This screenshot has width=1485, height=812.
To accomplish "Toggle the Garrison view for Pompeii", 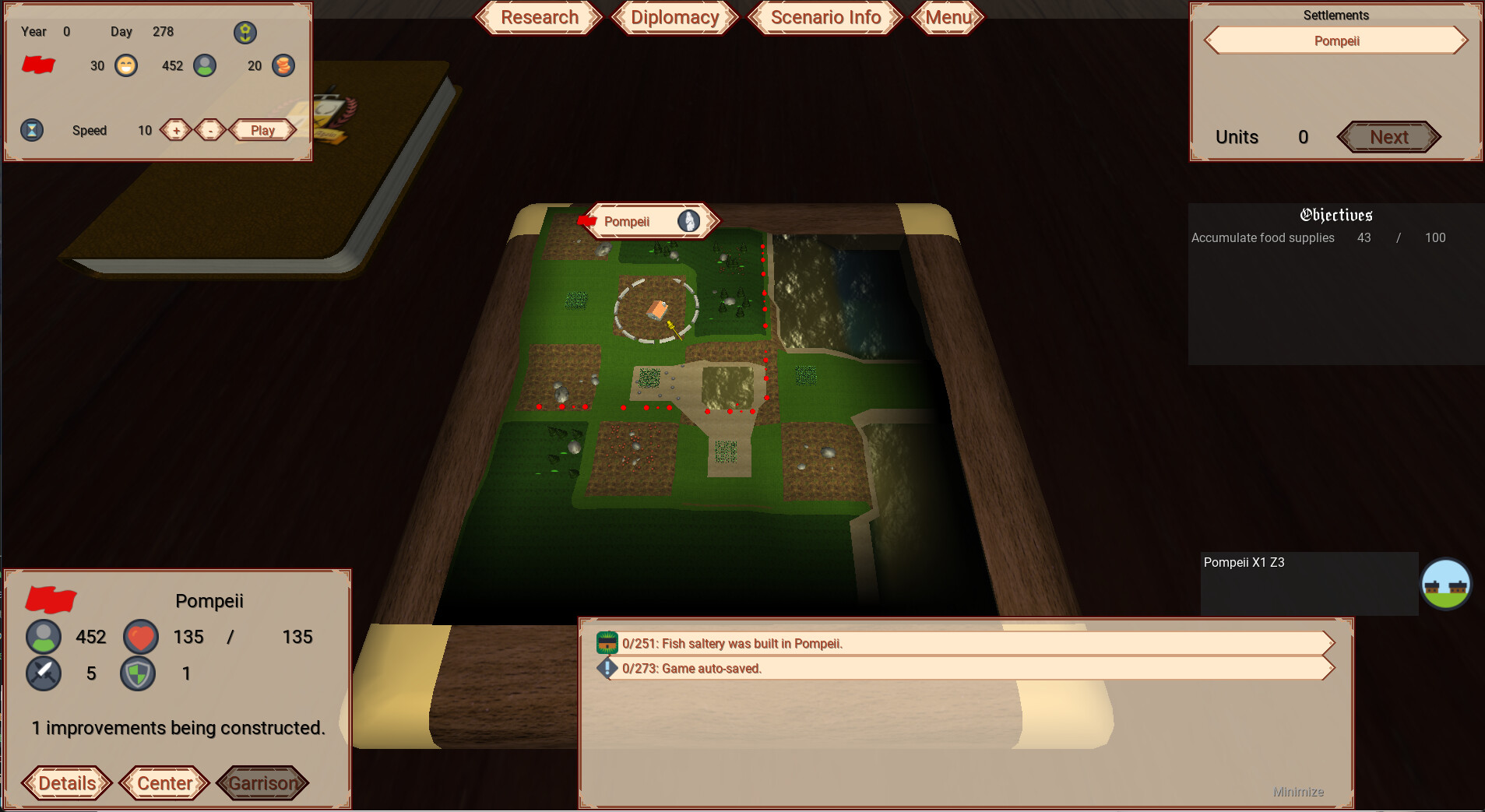I will (x=262, y=782).
